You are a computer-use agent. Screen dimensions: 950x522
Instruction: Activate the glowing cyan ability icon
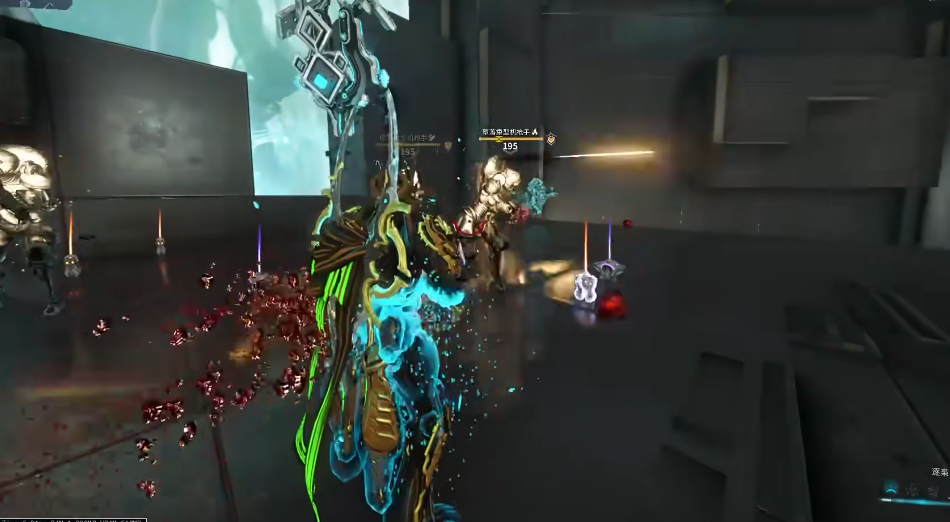(x=890, y=489)
